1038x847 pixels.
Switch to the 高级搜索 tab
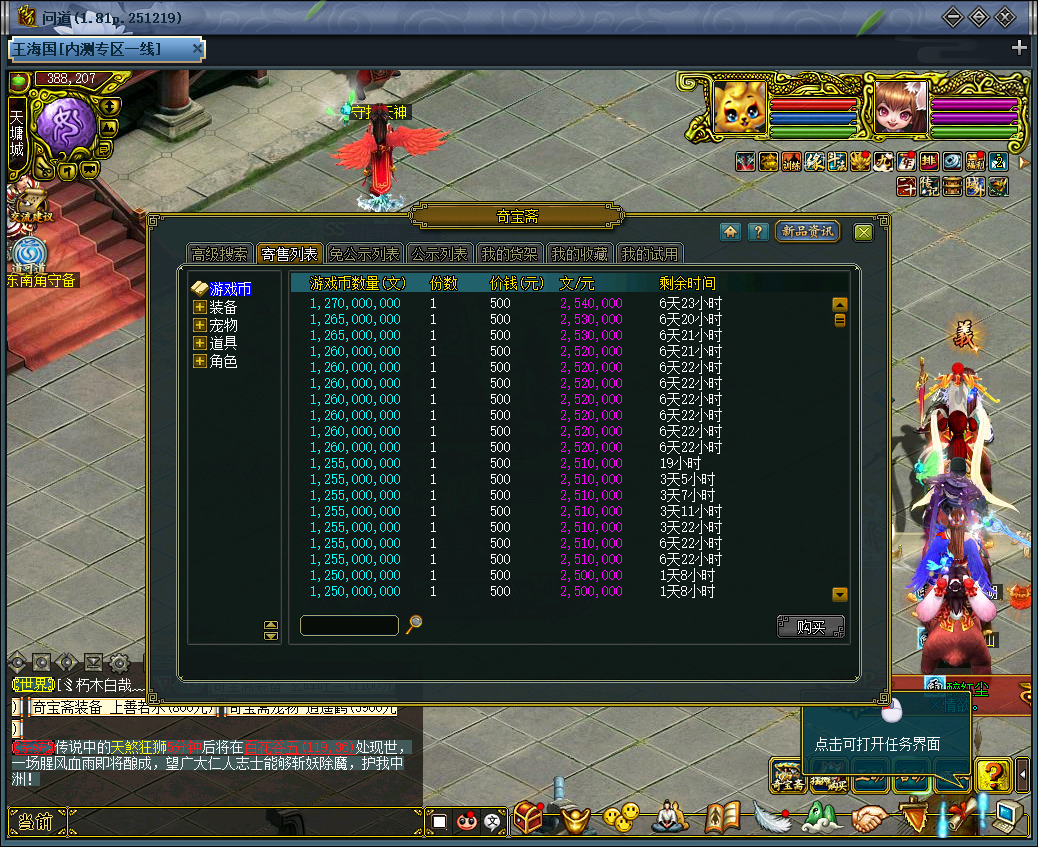point(219,254)
